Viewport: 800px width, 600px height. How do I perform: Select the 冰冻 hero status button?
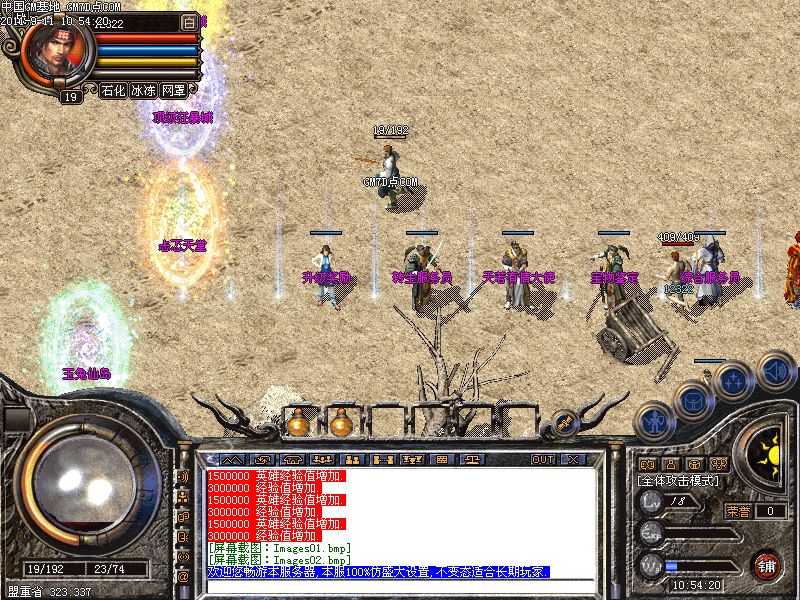click(x=144, y=90)
